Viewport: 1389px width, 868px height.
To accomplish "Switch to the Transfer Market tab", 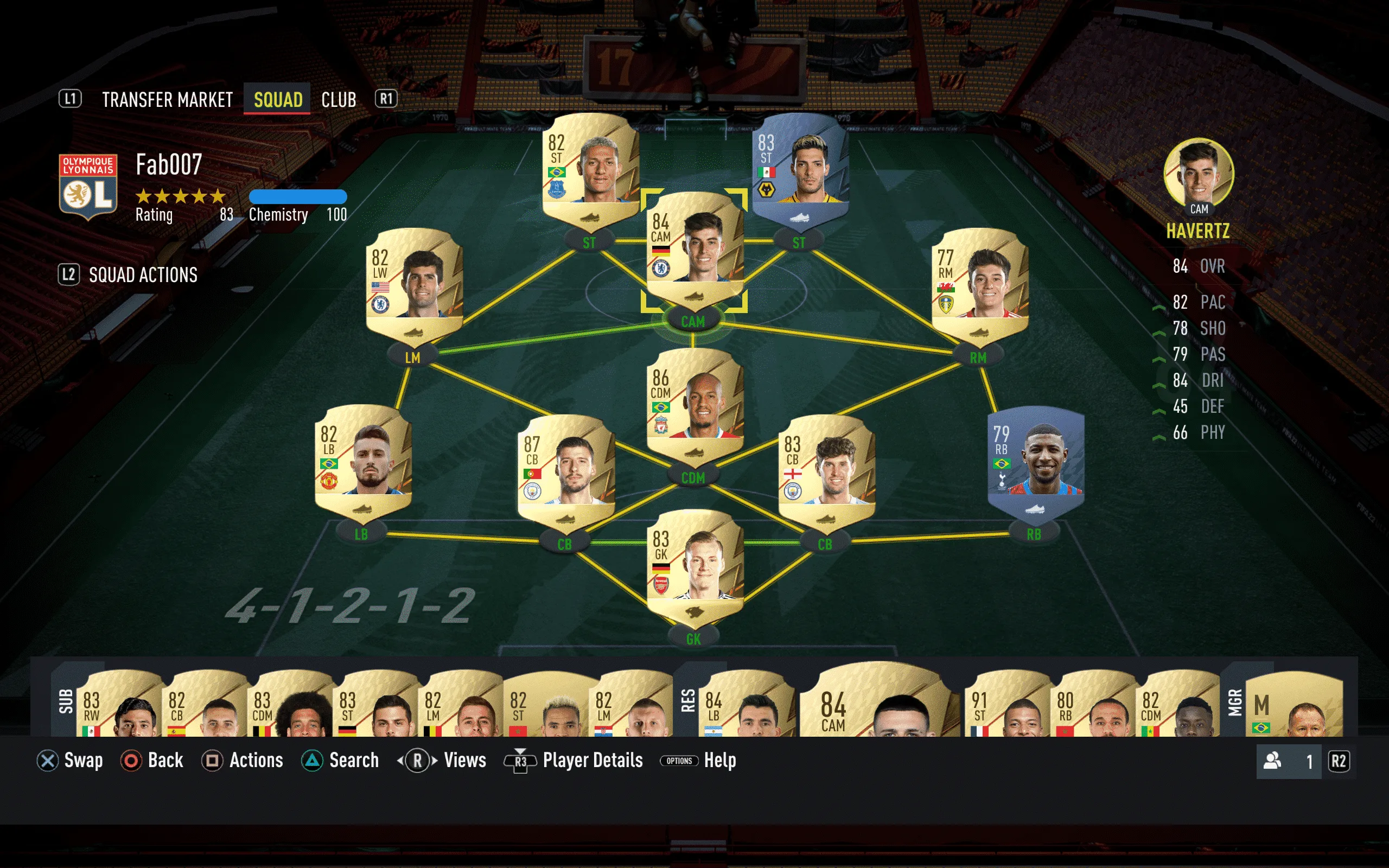I will pyautogui.click(x=167, y=100).
